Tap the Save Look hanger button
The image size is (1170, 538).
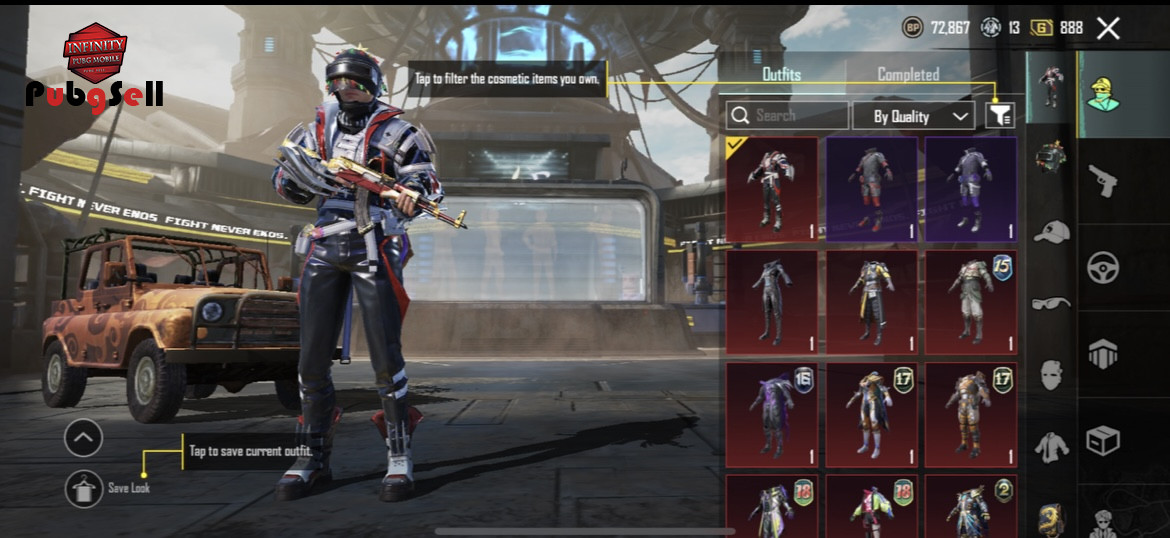[84, 488]
